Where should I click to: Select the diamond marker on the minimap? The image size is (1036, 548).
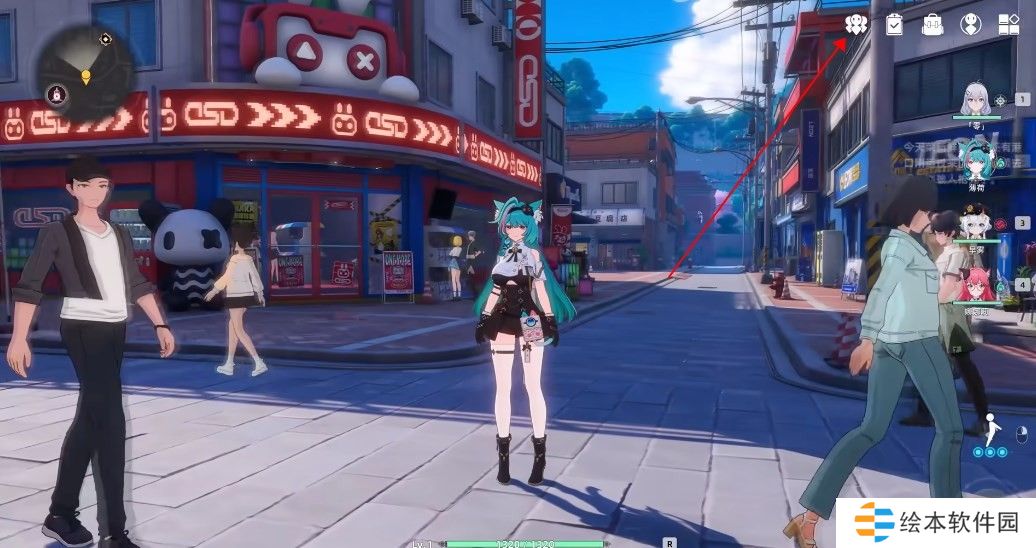click(x=106, y=39)
